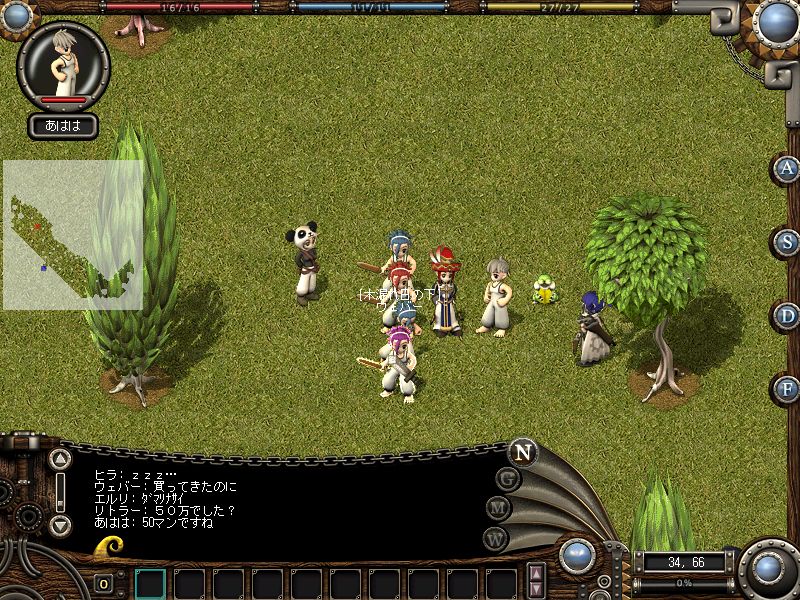Screen dimensions: 800x600
Task: Select the round D button
Action: (x=787, y=316)
